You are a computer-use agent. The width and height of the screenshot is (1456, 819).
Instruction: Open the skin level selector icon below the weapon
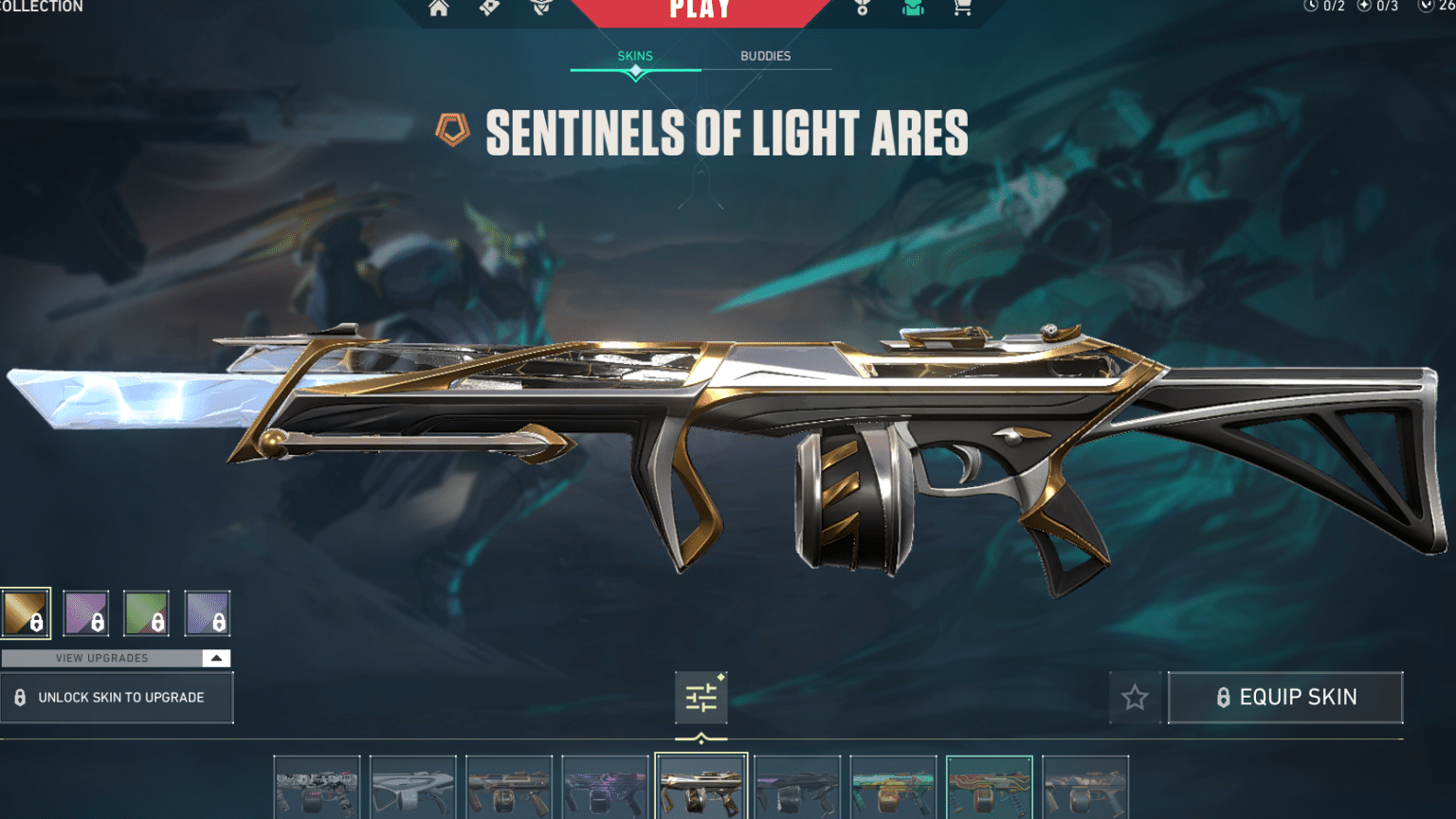tap(701, 697)
